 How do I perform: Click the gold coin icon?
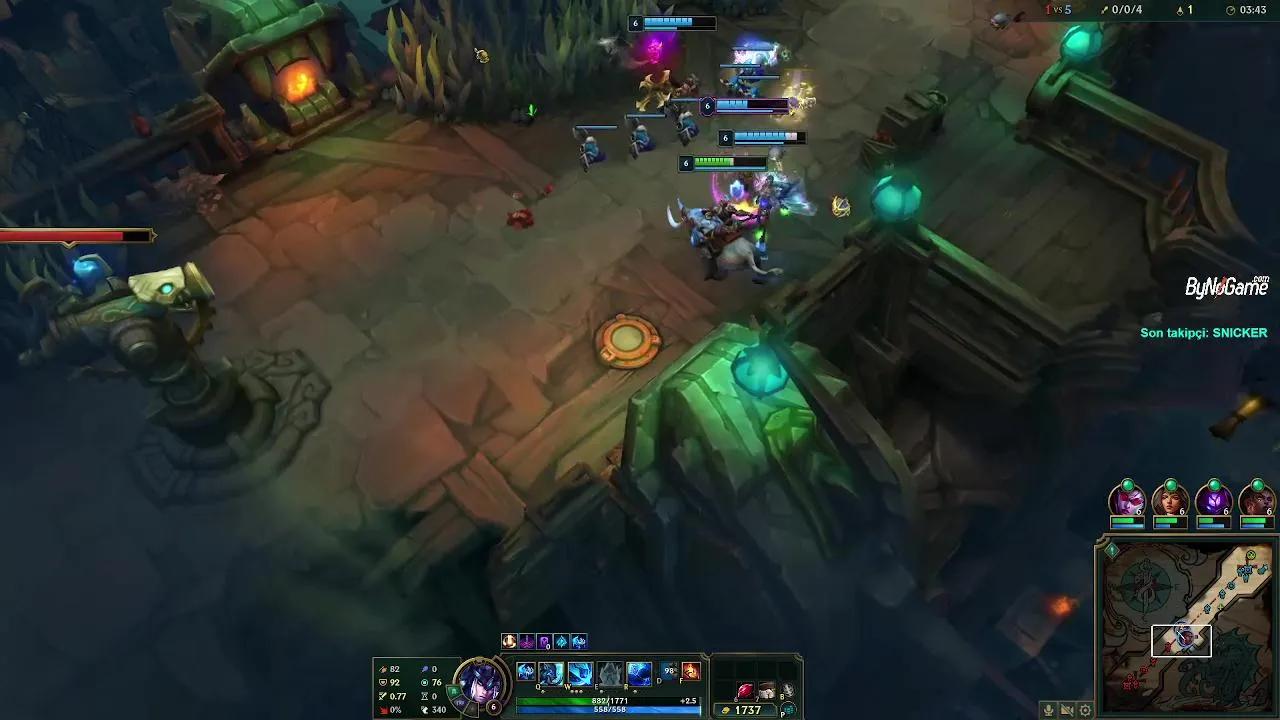[x=726, y=708]
